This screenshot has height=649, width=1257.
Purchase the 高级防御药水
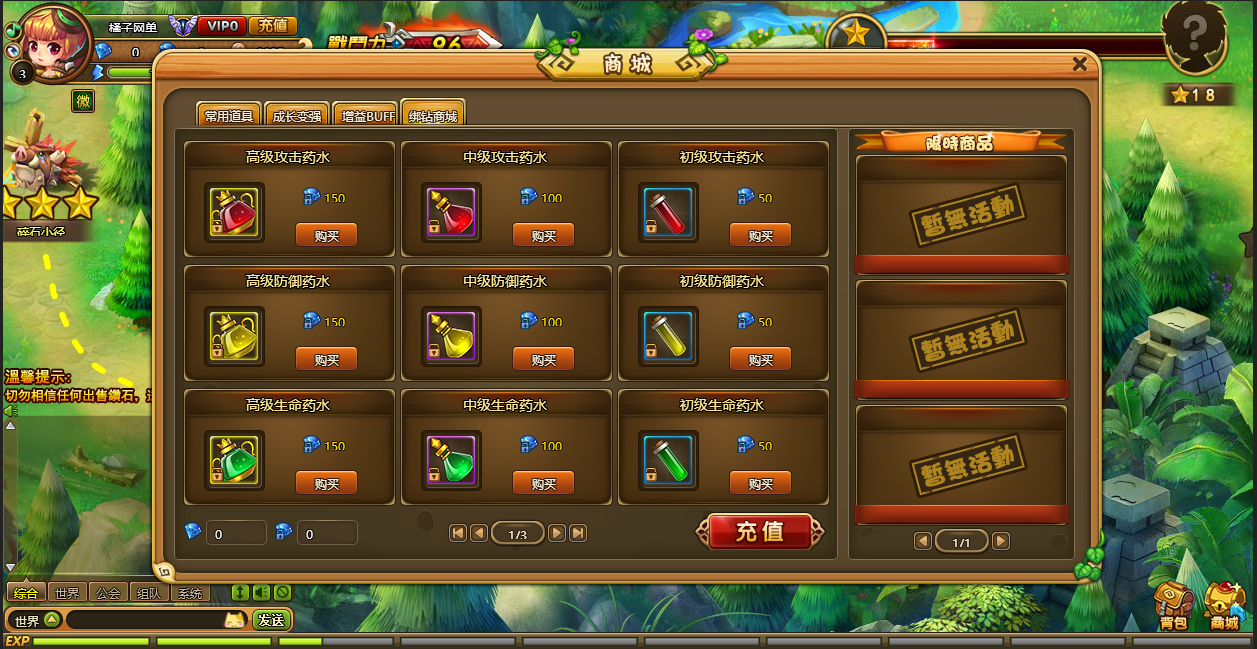click(x=326, y=360)
